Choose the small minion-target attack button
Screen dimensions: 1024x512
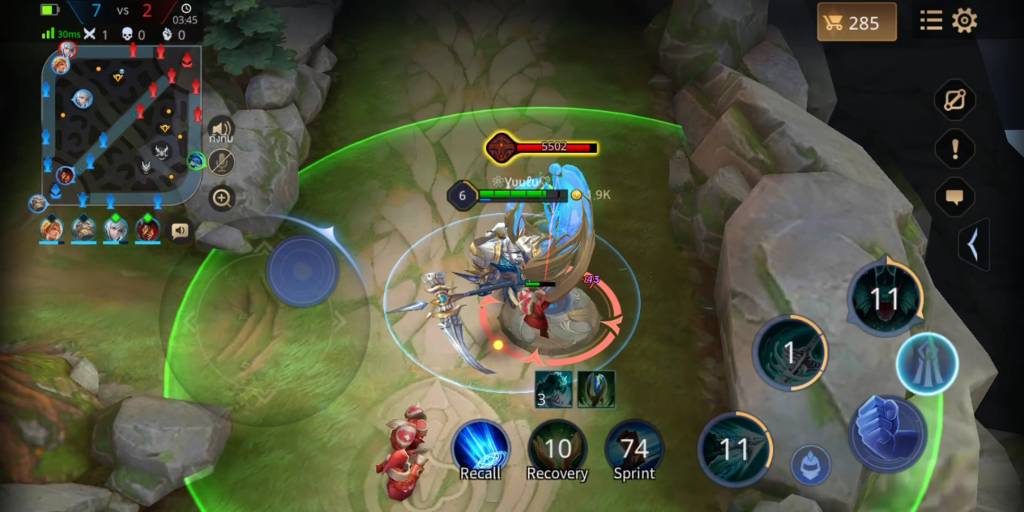[x=811, y=465]
